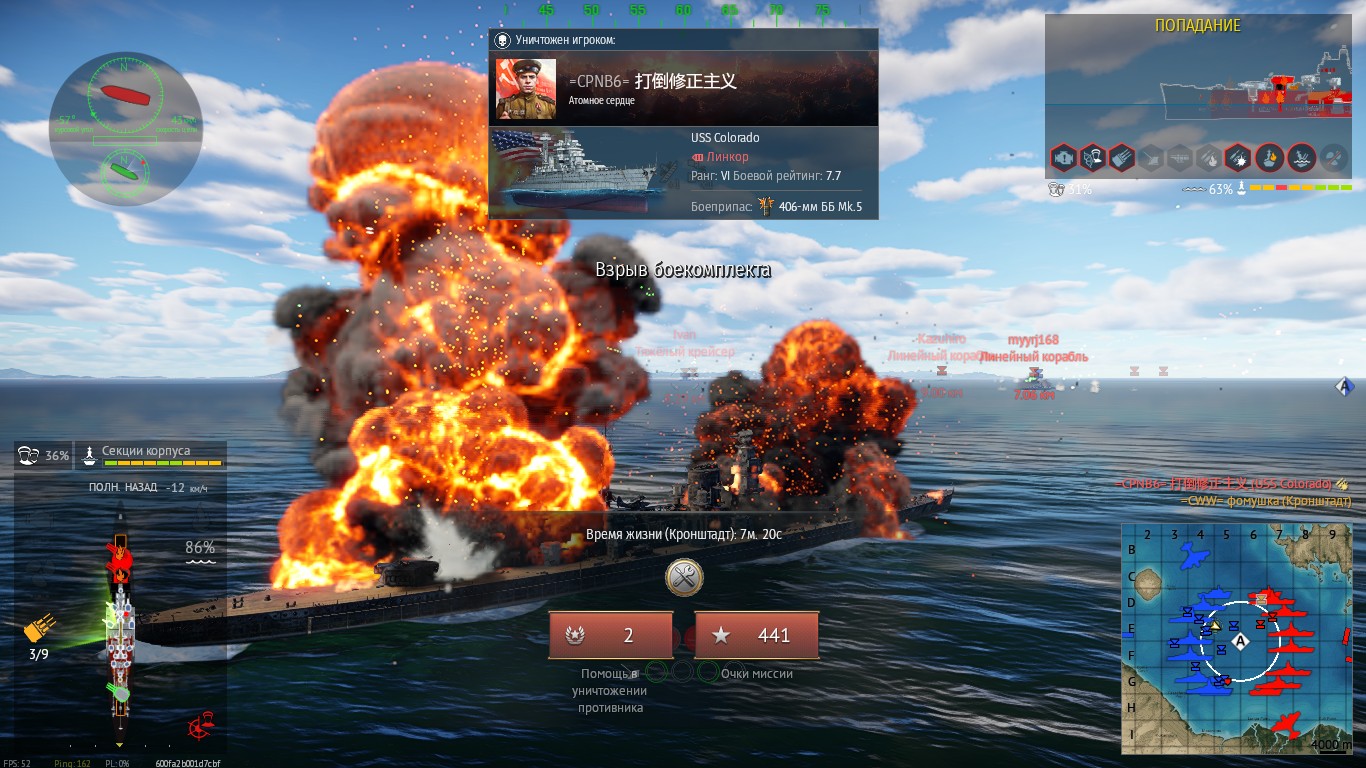Click the engine damage warning hexagon icon
This screenshot has height=768, width=1366.
pos(1064,157)
